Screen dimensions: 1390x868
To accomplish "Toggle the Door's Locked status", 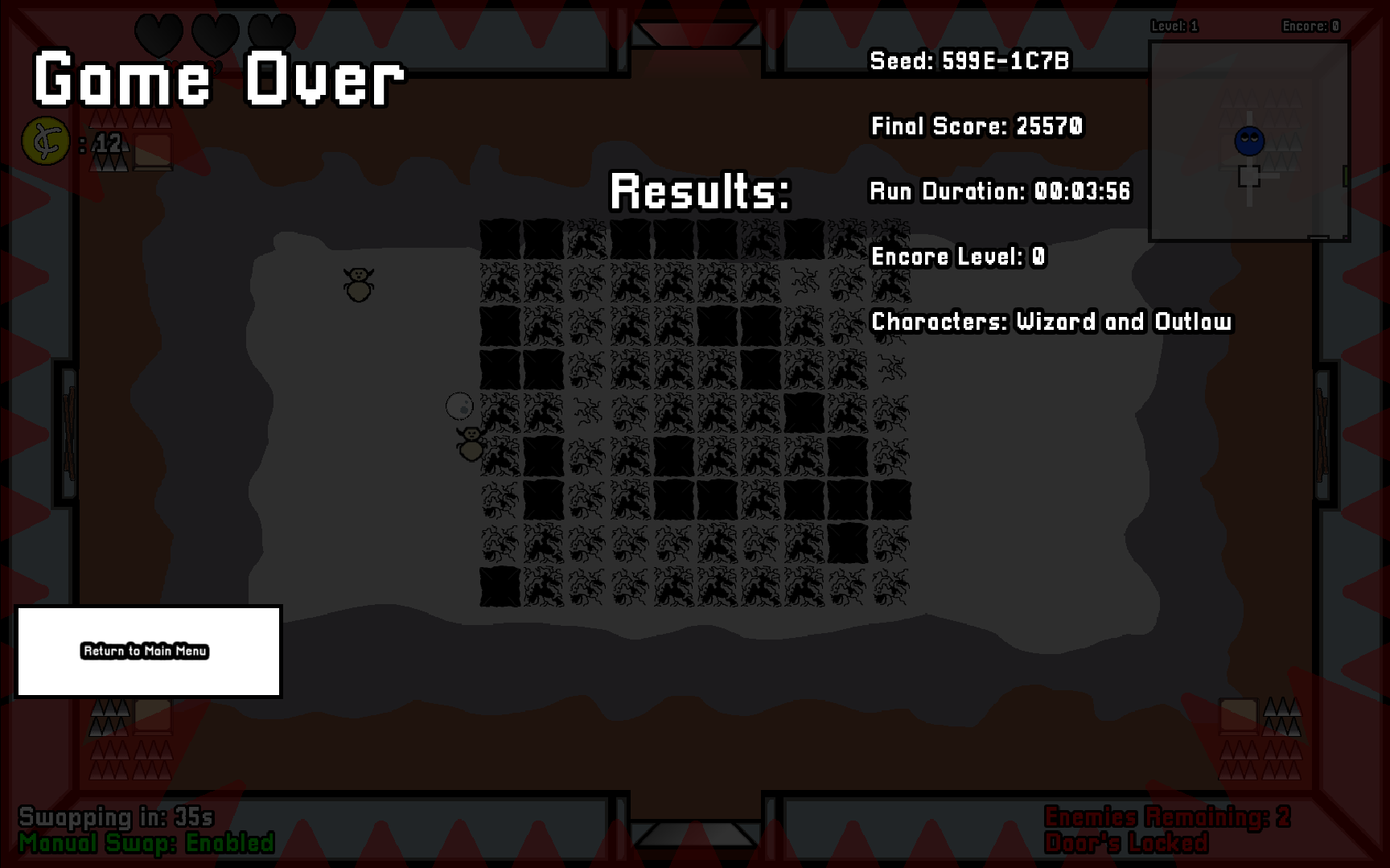I will pyautogui.click(x=1127, y=844).
